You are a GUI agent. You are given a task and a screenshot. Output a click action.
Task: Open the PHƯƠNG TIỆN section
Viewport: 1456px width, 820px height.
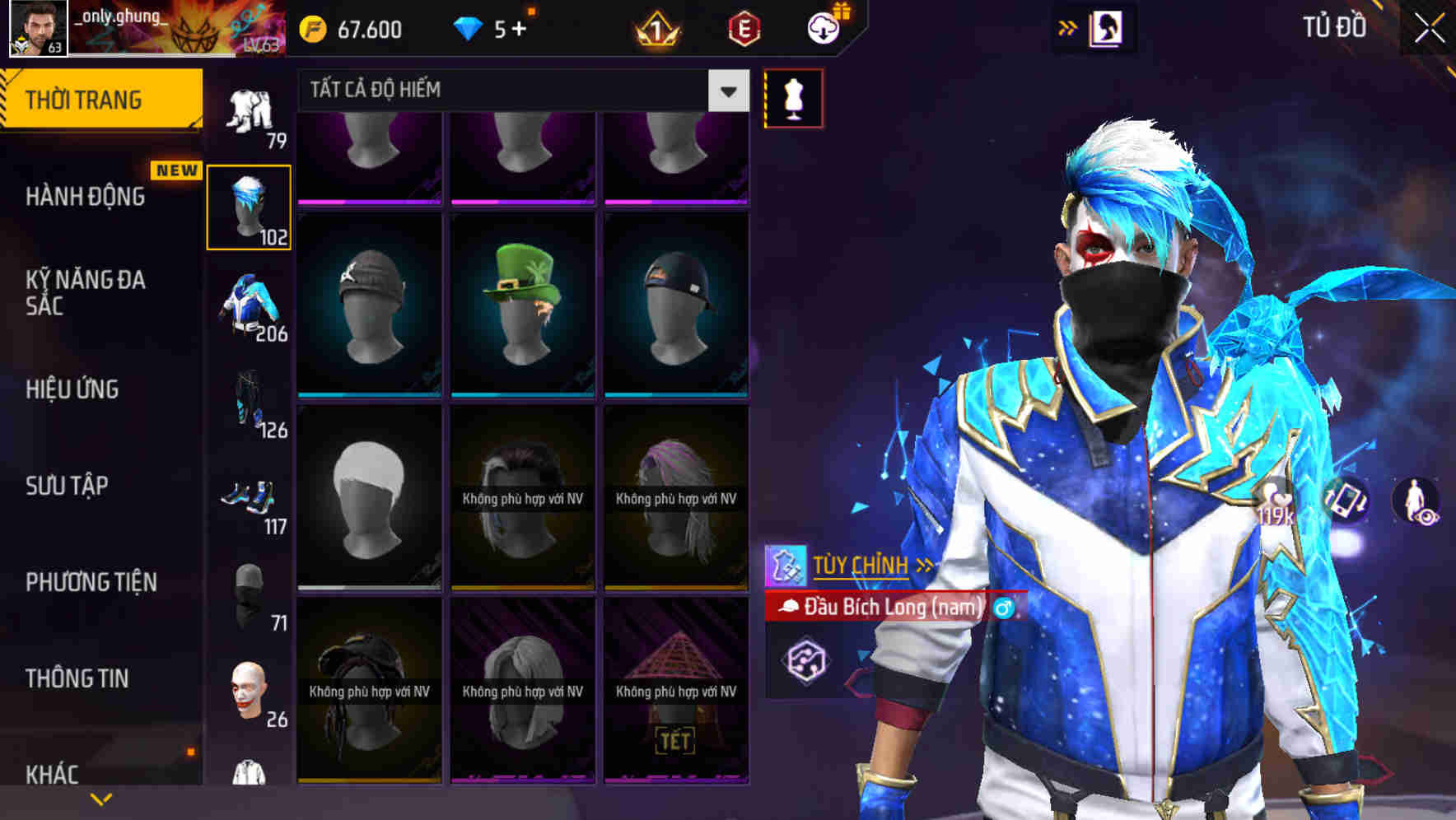(91, 581)
